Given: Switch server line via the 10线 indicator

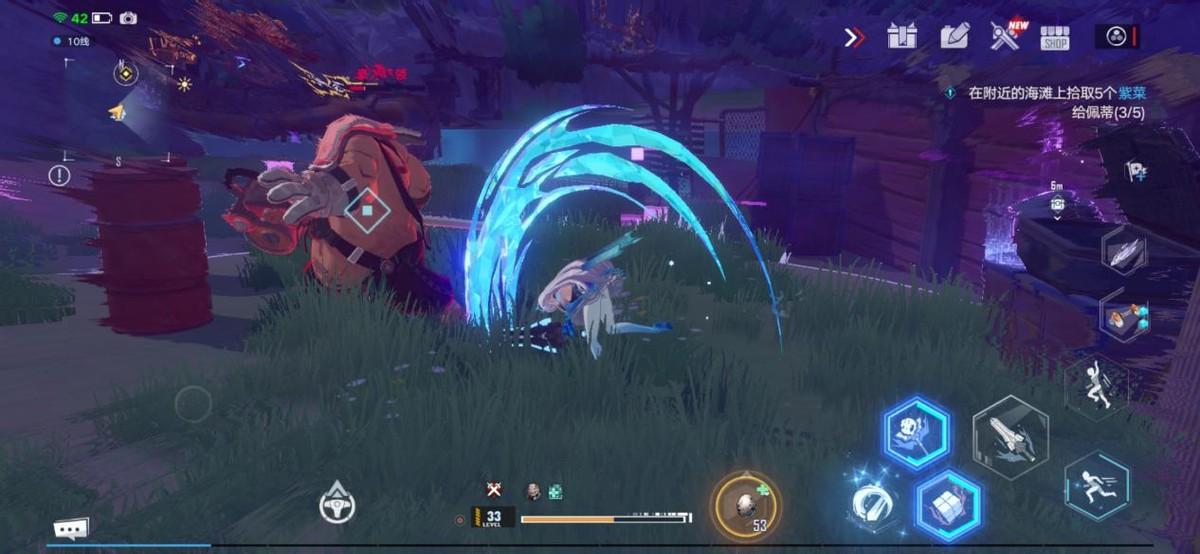Looking at the screenshot, I should (x=71, y=41).
